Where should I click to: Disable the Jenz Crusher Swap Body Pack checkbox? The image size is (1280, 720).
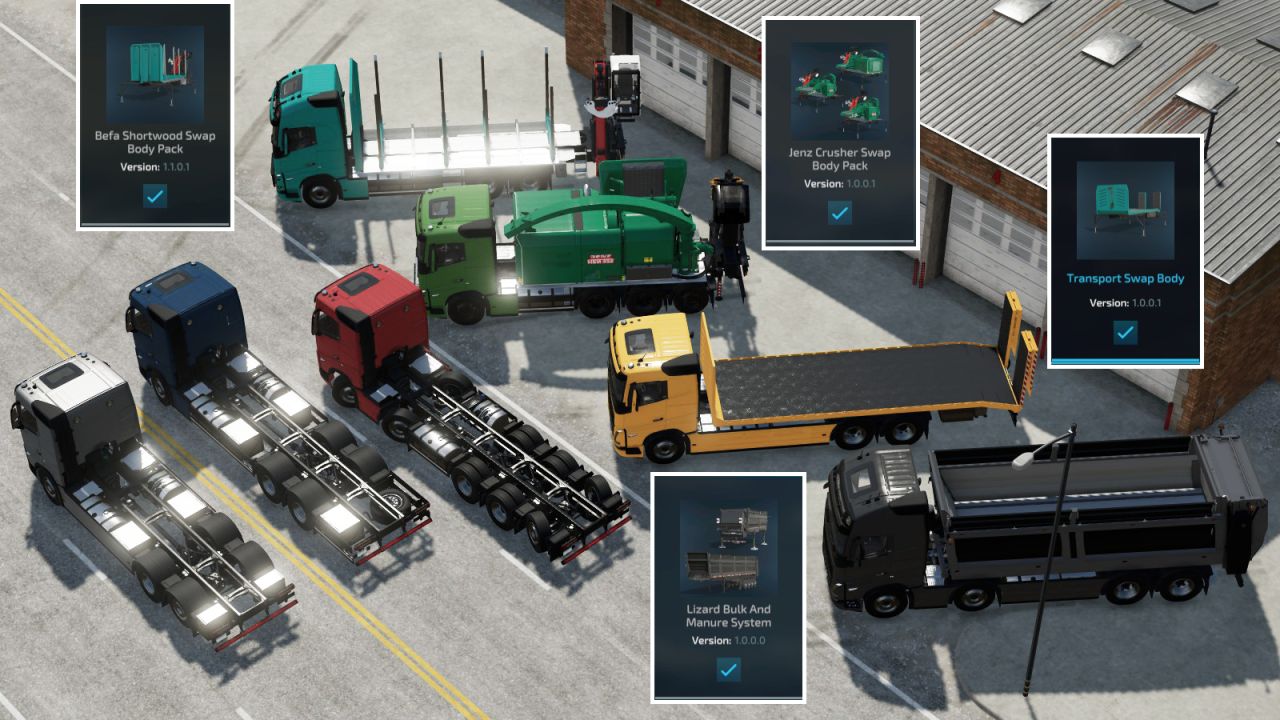tap(842, 213)
